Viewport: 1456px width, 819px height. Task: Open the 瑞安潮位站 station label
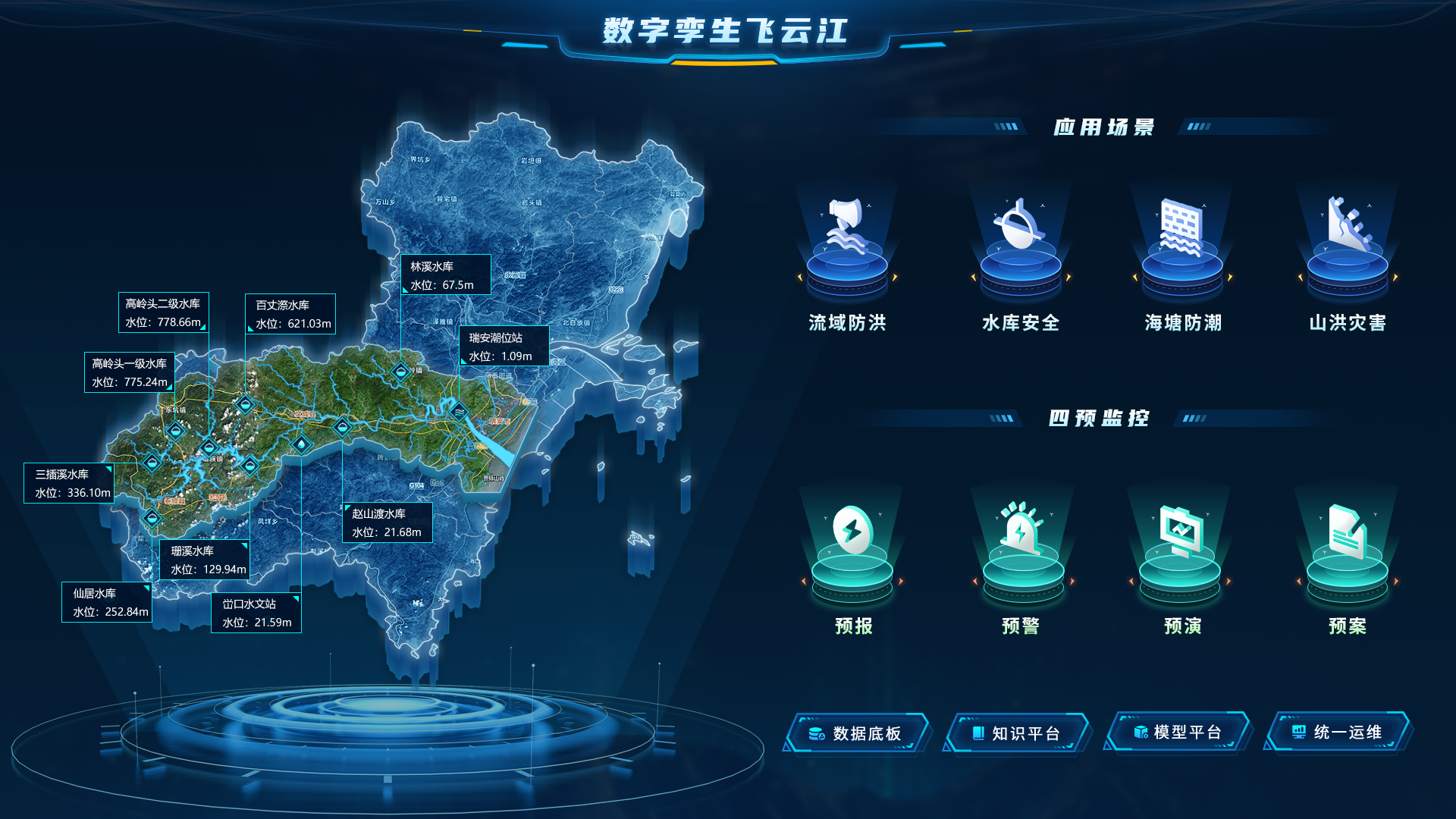(504, 347)
